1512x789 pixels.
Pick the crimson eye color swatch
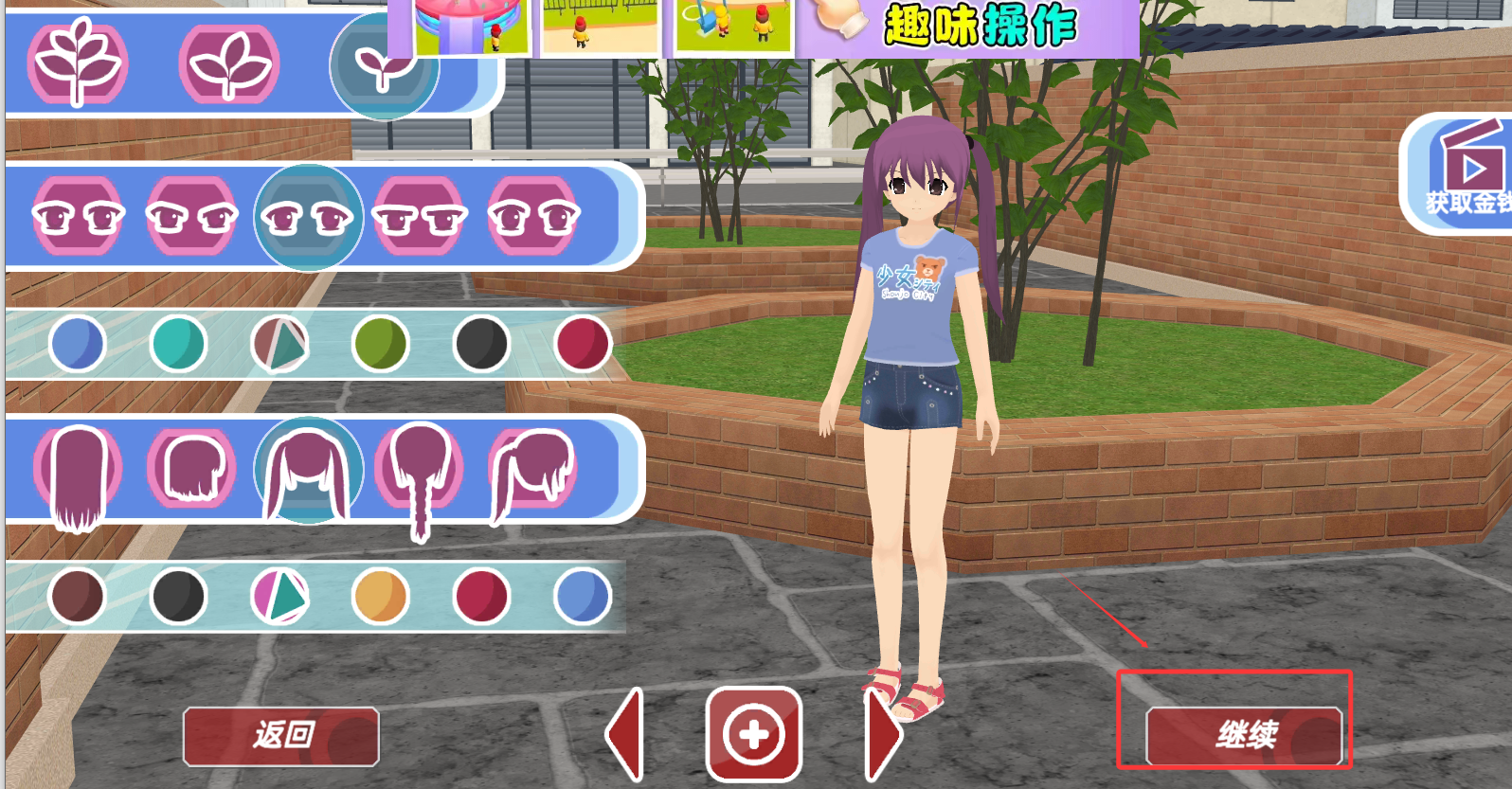coord(582,344)
